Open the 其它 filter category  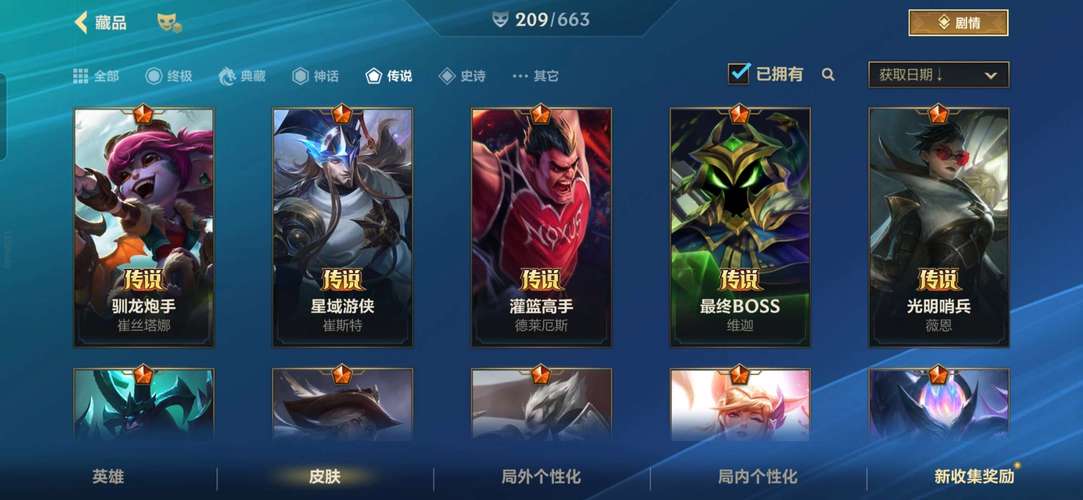coord(535,76)
